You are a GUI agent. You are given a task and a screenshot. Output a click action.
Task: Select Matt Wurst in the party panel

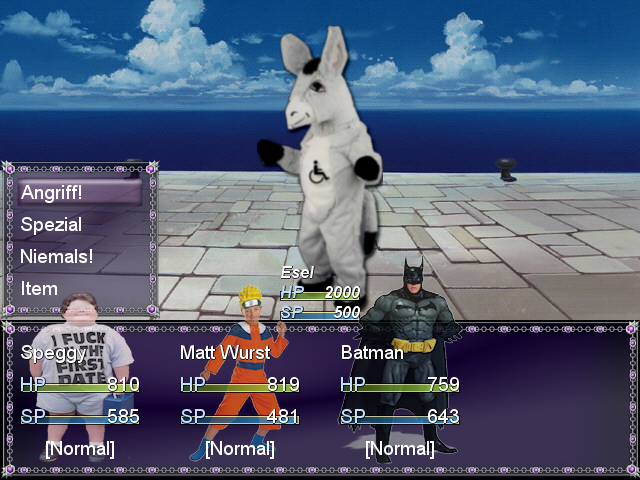pyautogui.click(x=225, y=352)
